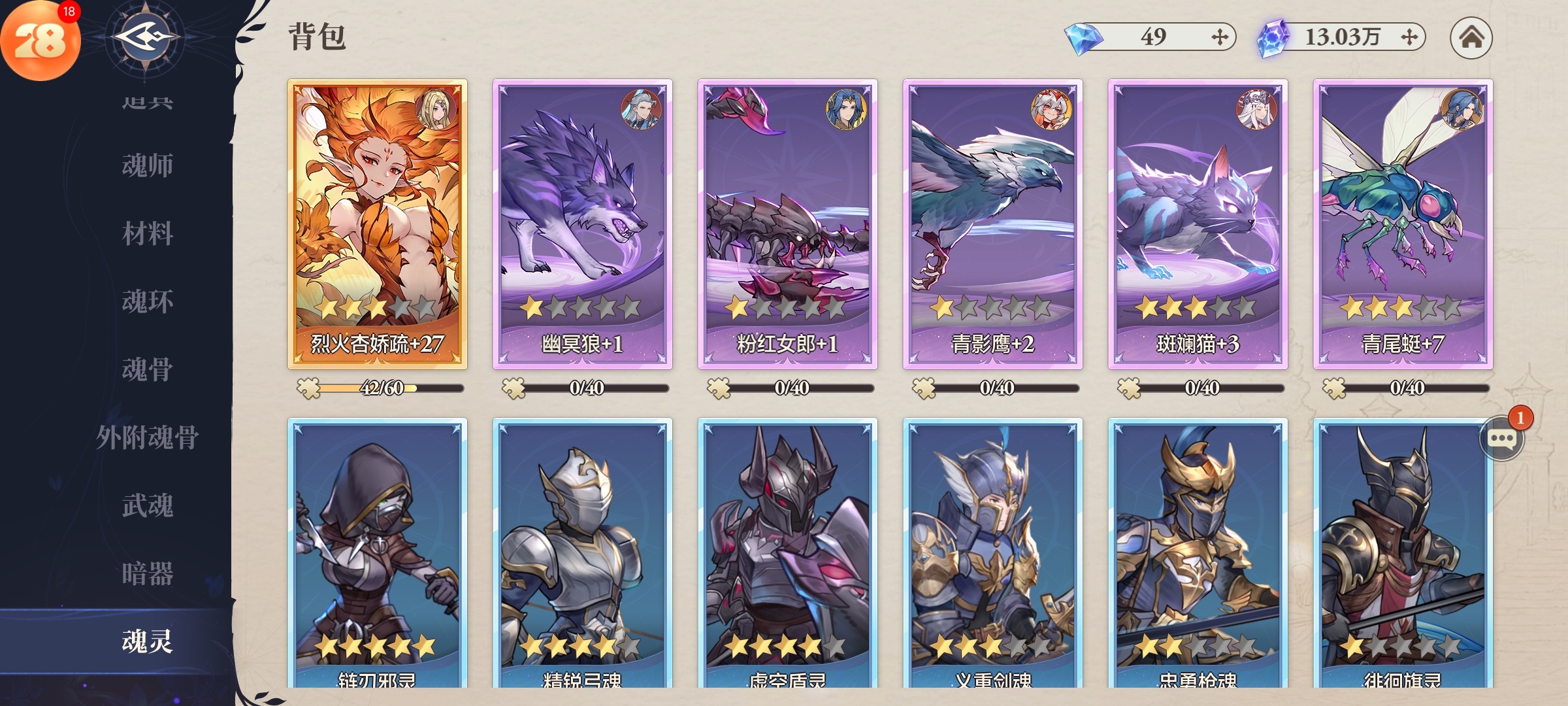
Task: Select the 青尾蜓+7 dragonfly card
Action: [1403, 224]
